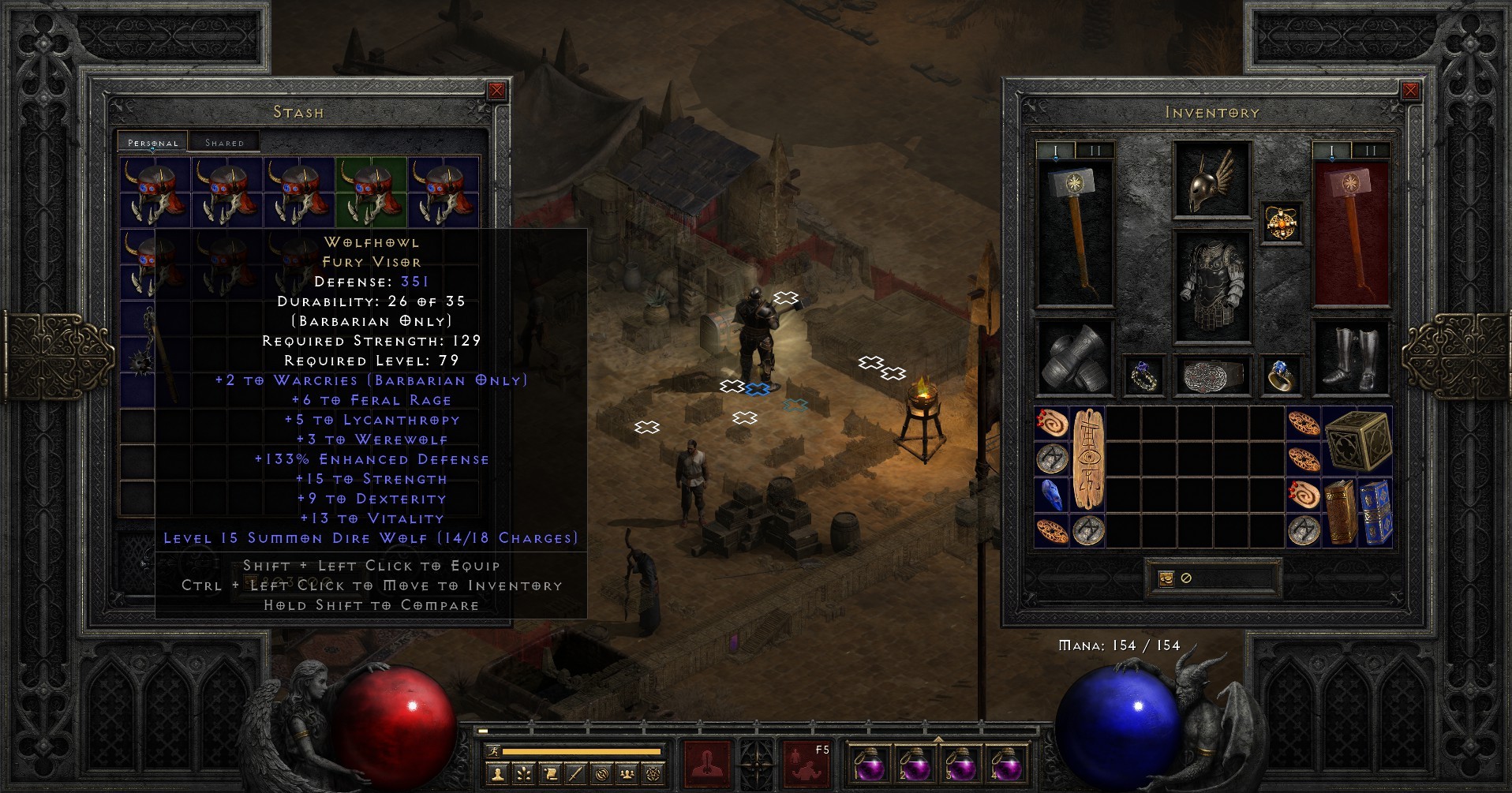Click the brown Tome of Identify
The image size is (1512, 793).
click(x=1340, y=511)
